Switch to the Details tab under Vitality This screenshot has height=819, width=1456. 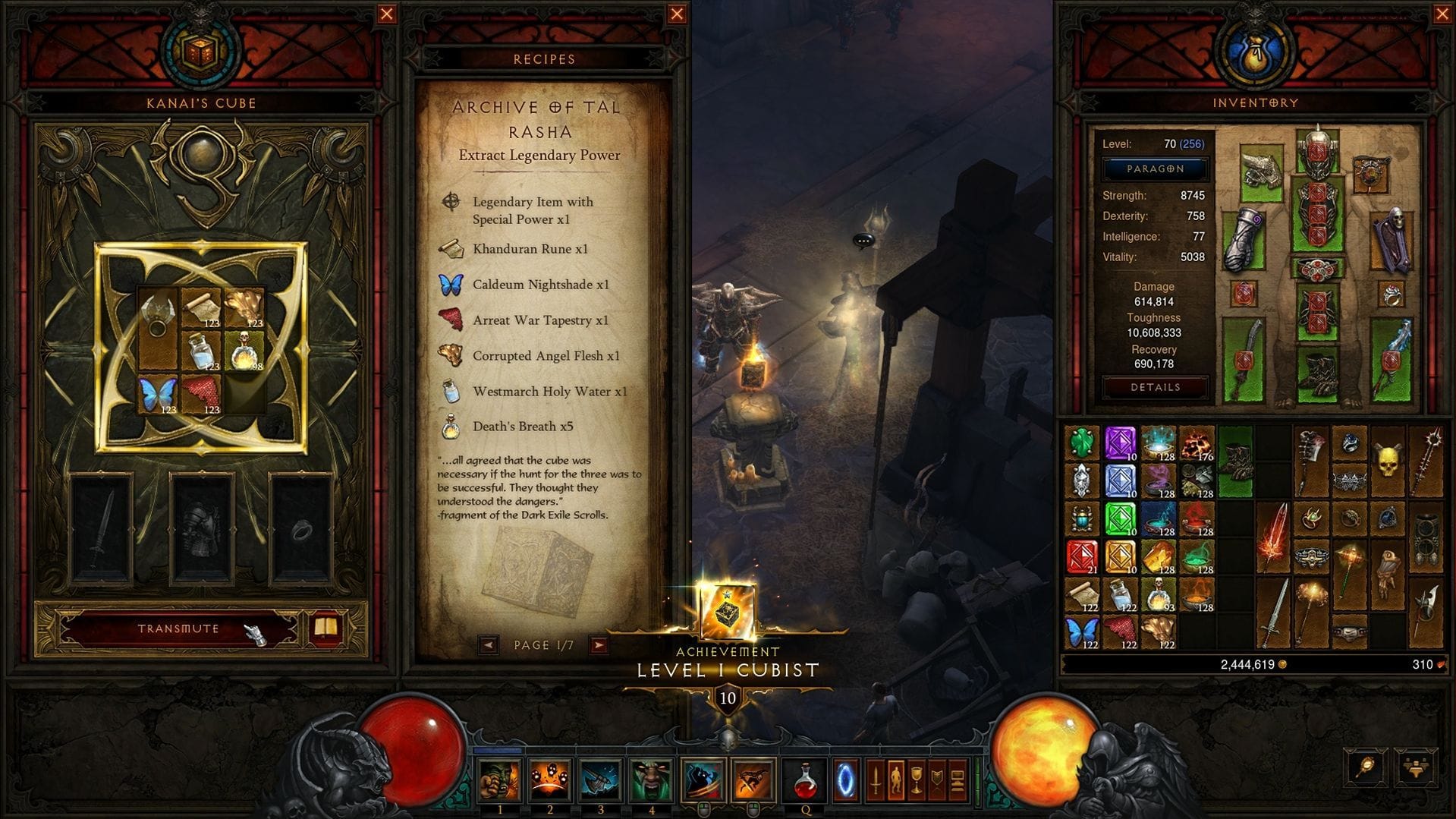tap(1154, 387)
